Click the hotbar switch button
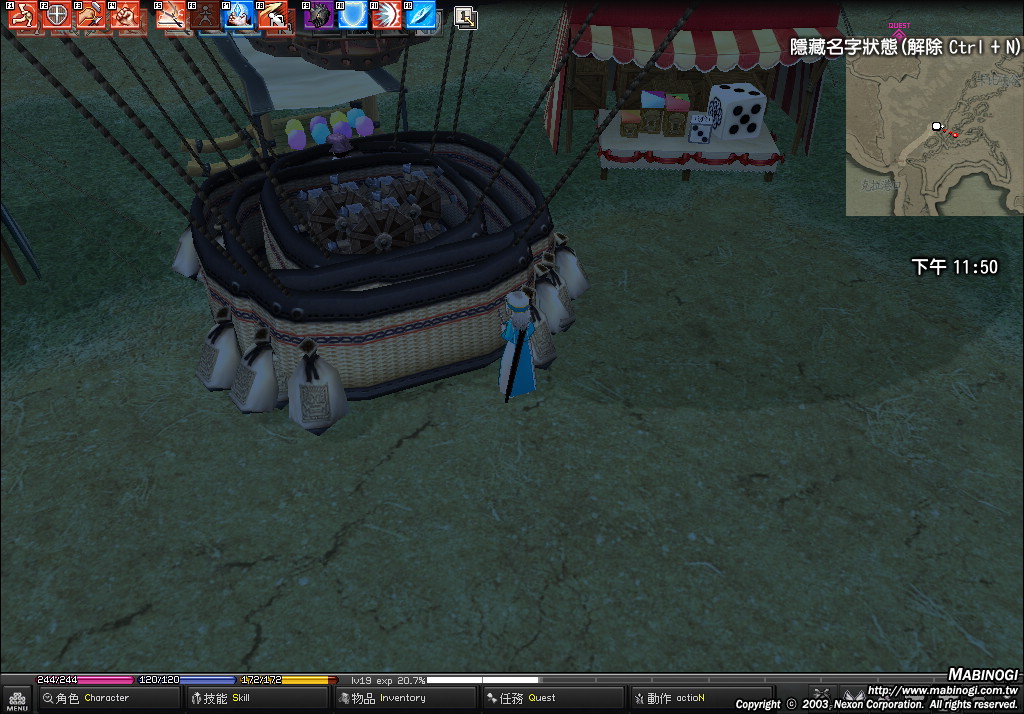The height and width of the screenshot is (714, 1024). [x=464, y=16]
